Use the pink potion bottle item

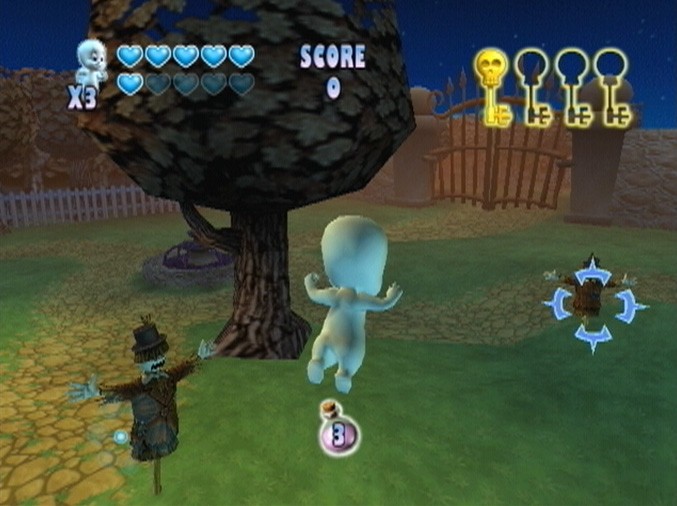tap(338, 432)
